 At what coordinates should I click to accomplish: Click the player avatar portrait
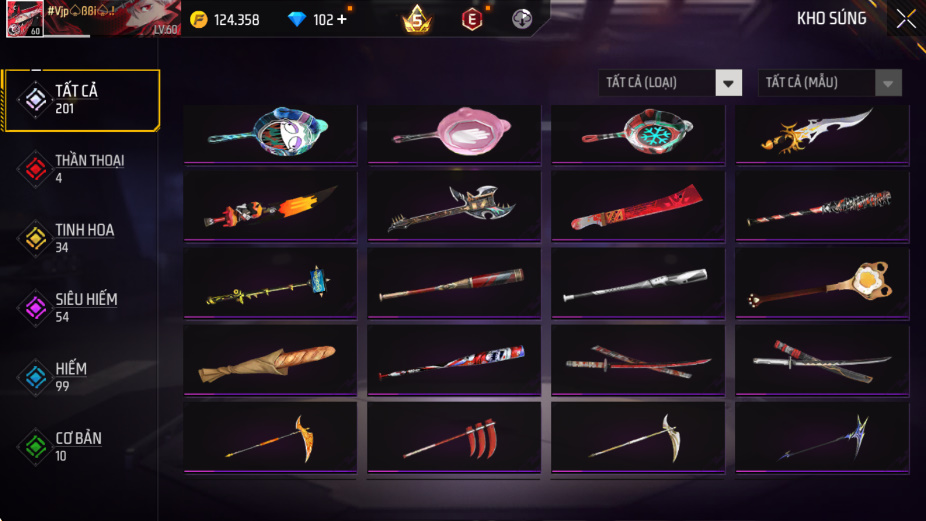pyautogui.click(x=24, y=19)
